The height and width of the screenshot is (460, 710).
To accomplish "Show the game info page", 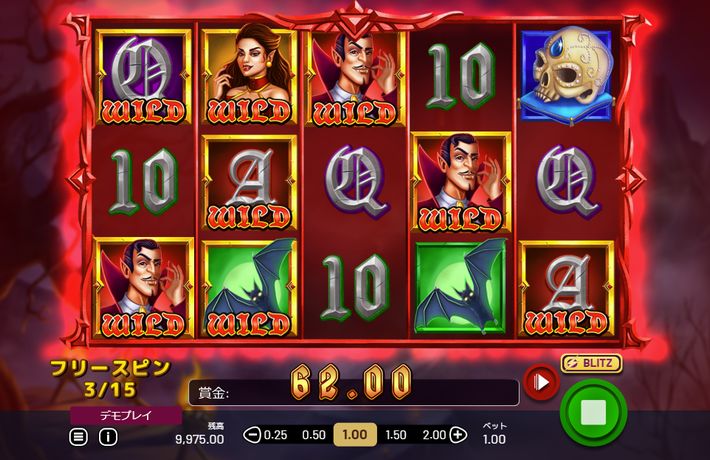I will [108, 436].
